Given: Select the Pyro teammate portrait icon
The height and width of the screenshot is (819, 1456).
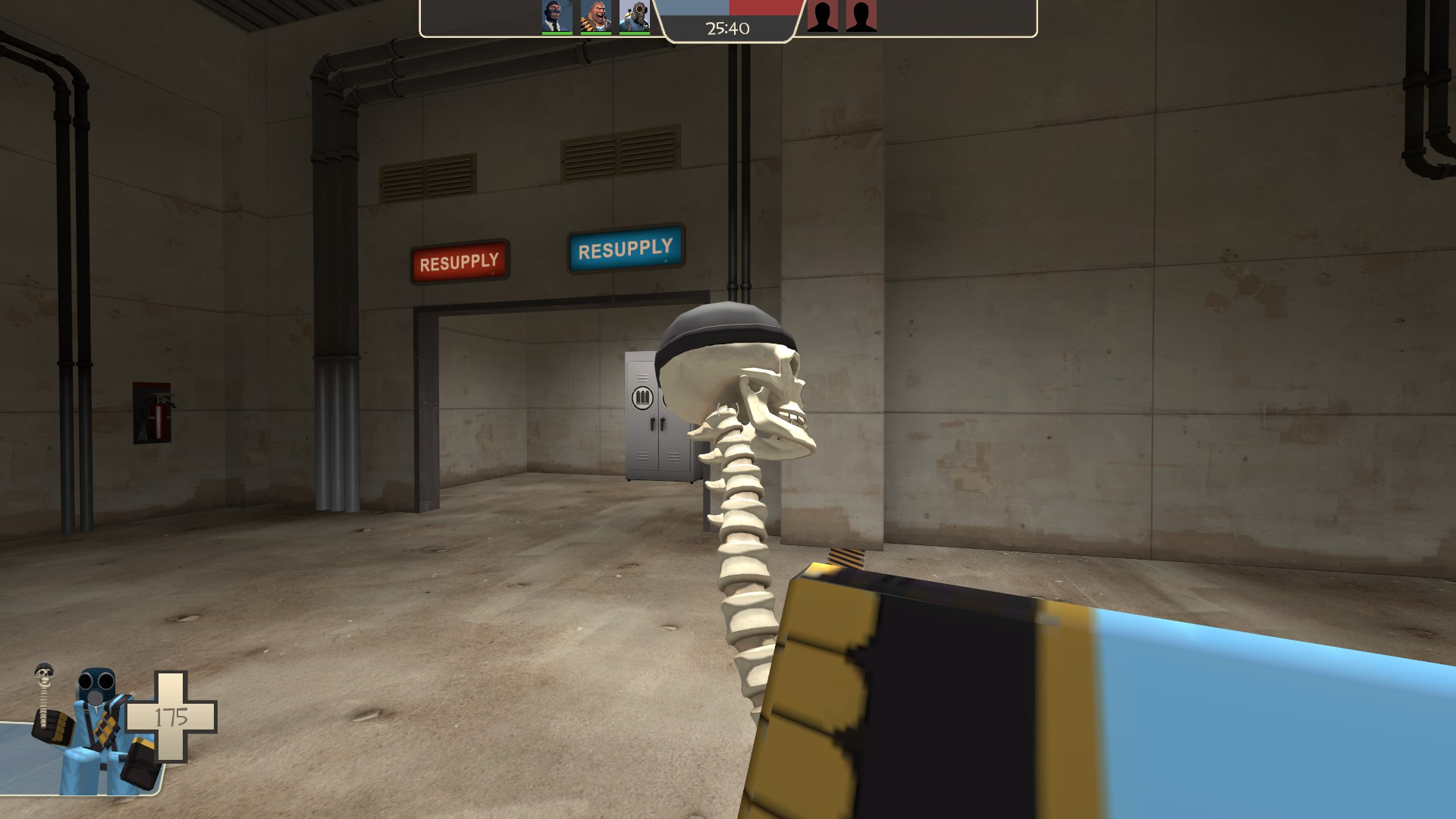Looking at the screenshot, I should click(634, 15).
